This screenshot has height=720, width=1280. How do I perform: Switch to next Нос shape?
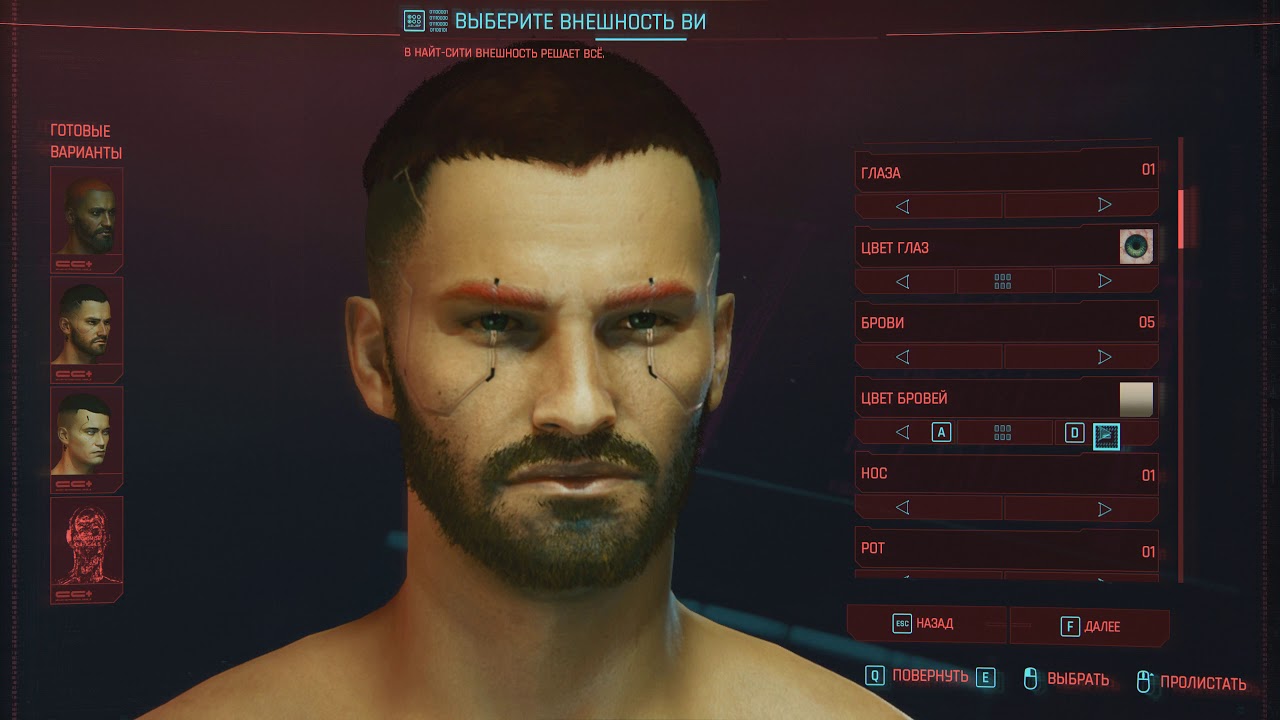point(1104,508)
